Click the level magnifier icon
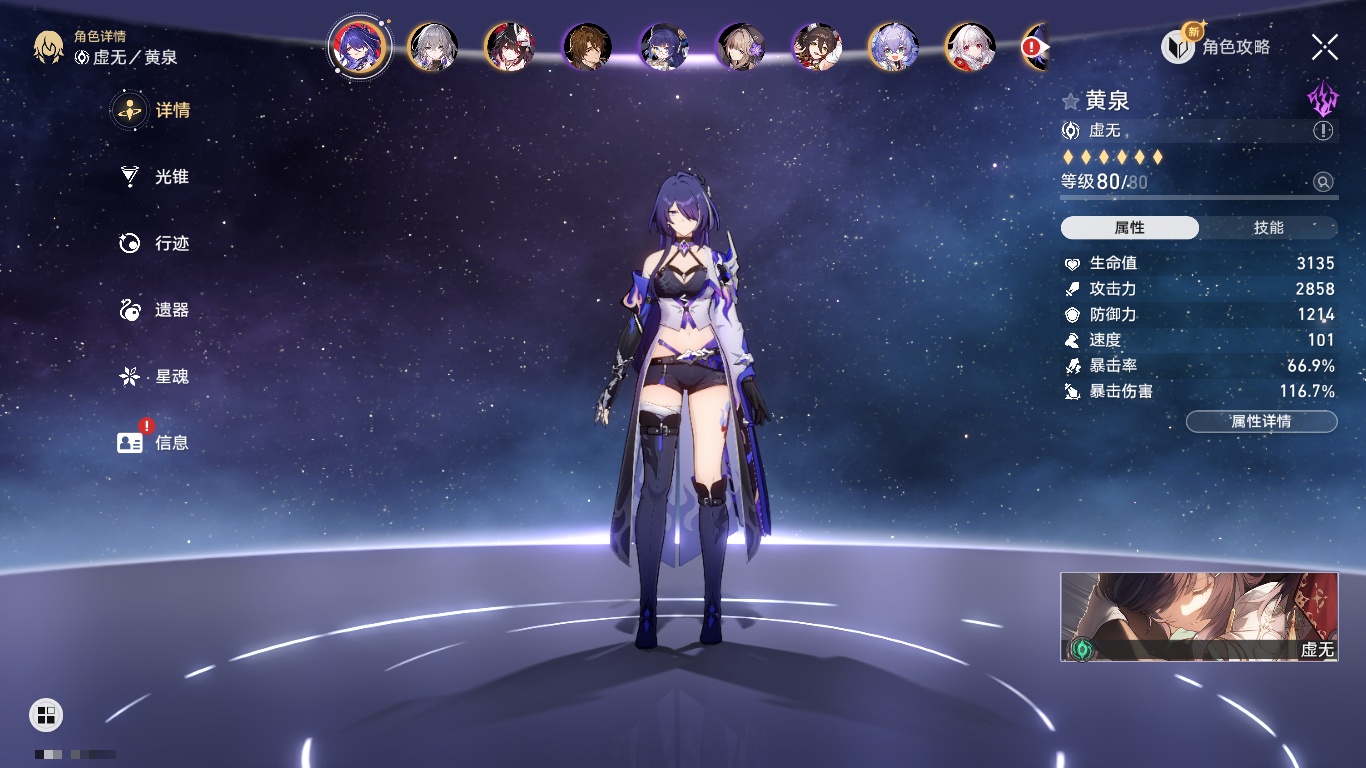Viewport: 1366px width, 768px height. click(x=1323, y=182)
